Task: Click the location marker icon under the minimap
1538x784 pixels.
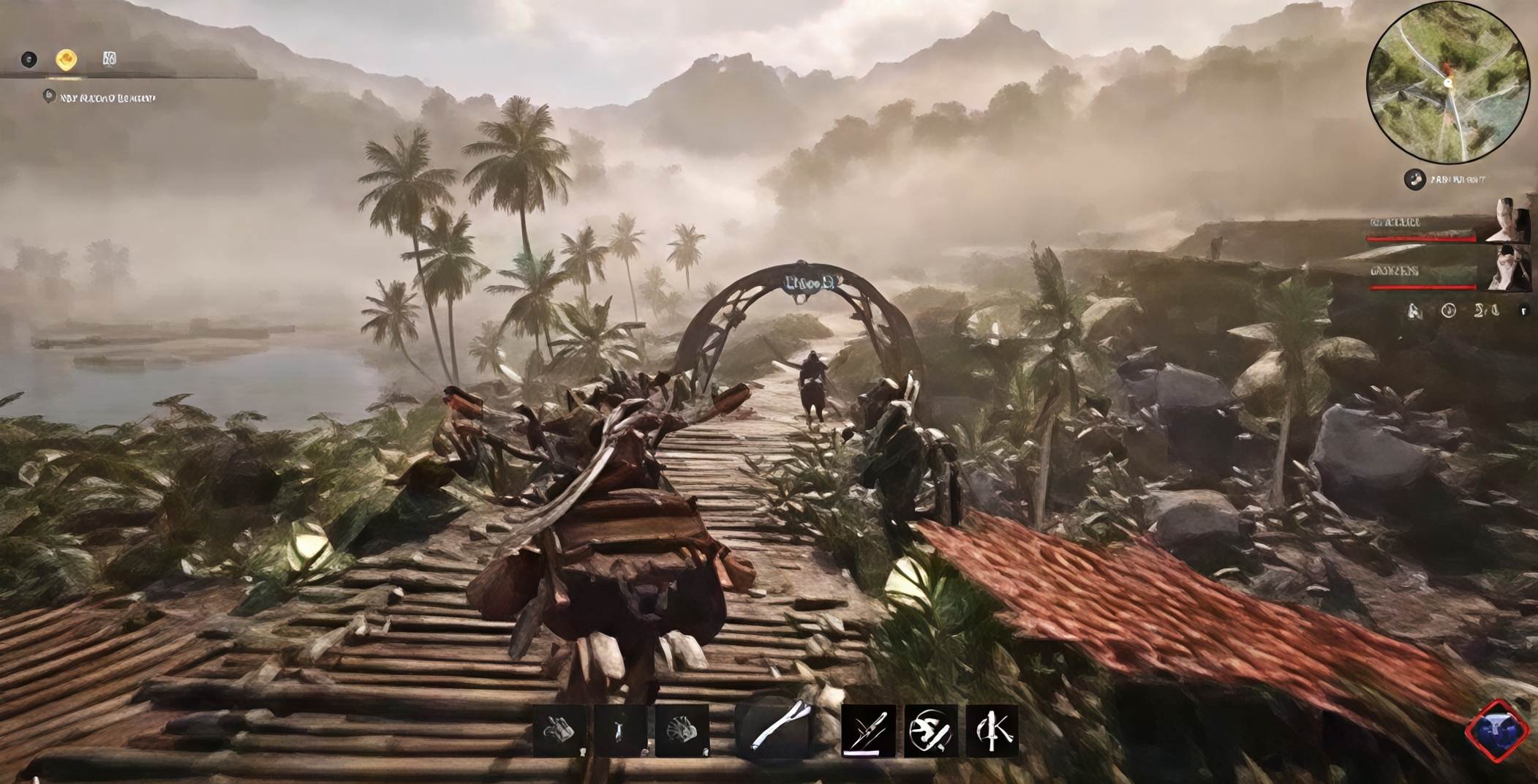Action: pos(1414,179)
